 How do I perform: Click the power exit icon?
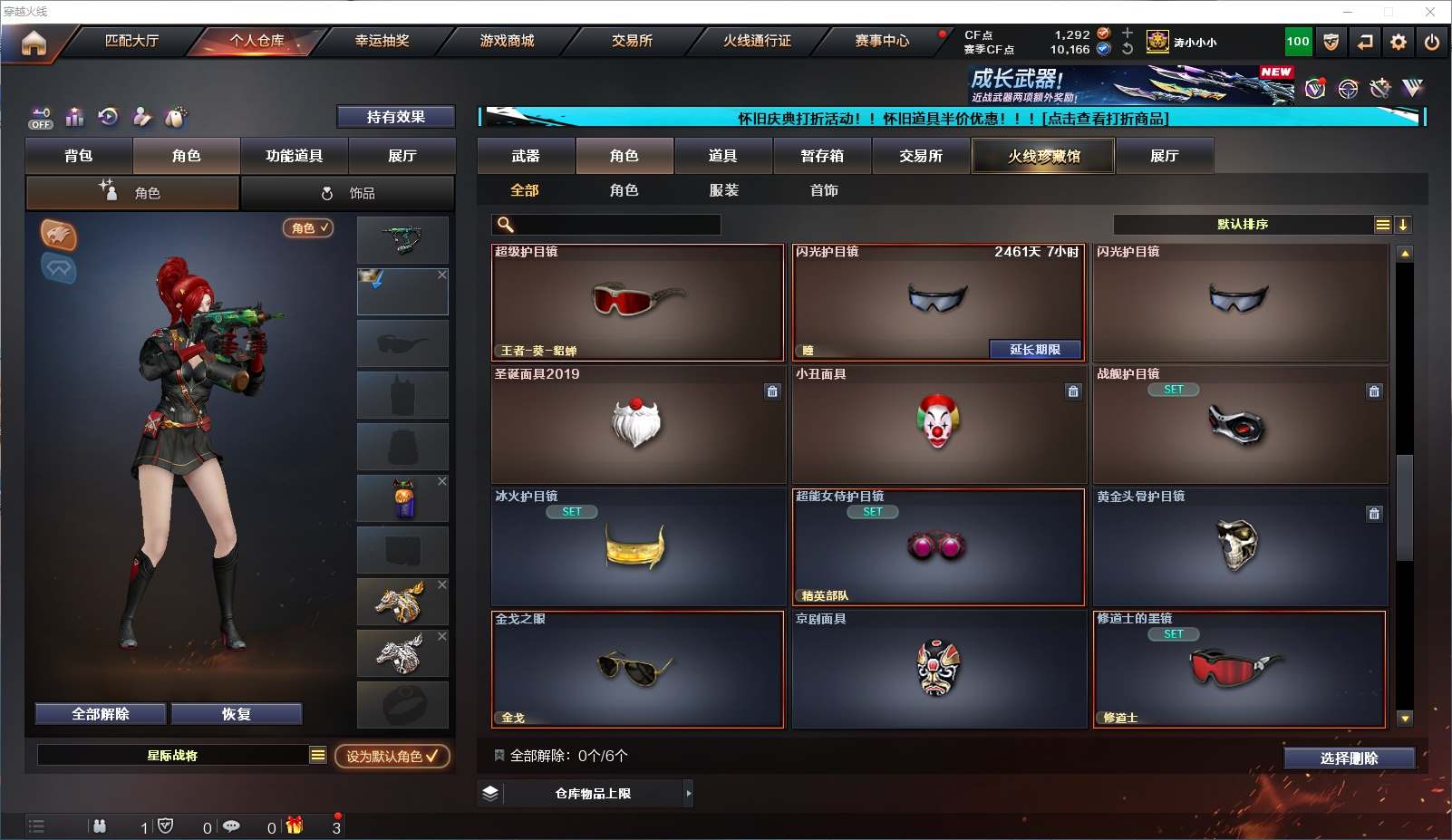coord(1431,43)
